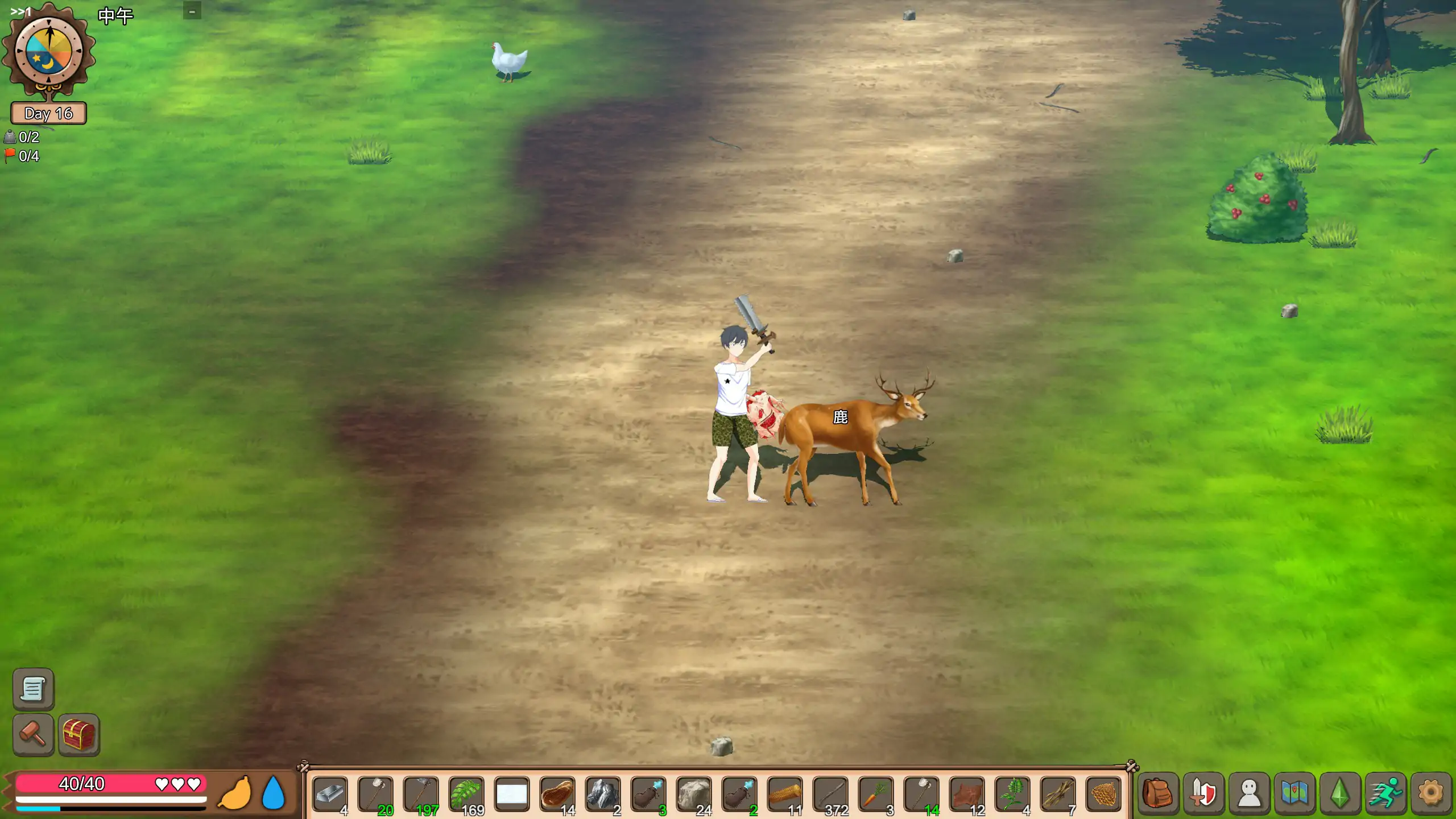Select the wooden log hotbar slot
The image size is (1456, 819).
click(x=785, y=795)
